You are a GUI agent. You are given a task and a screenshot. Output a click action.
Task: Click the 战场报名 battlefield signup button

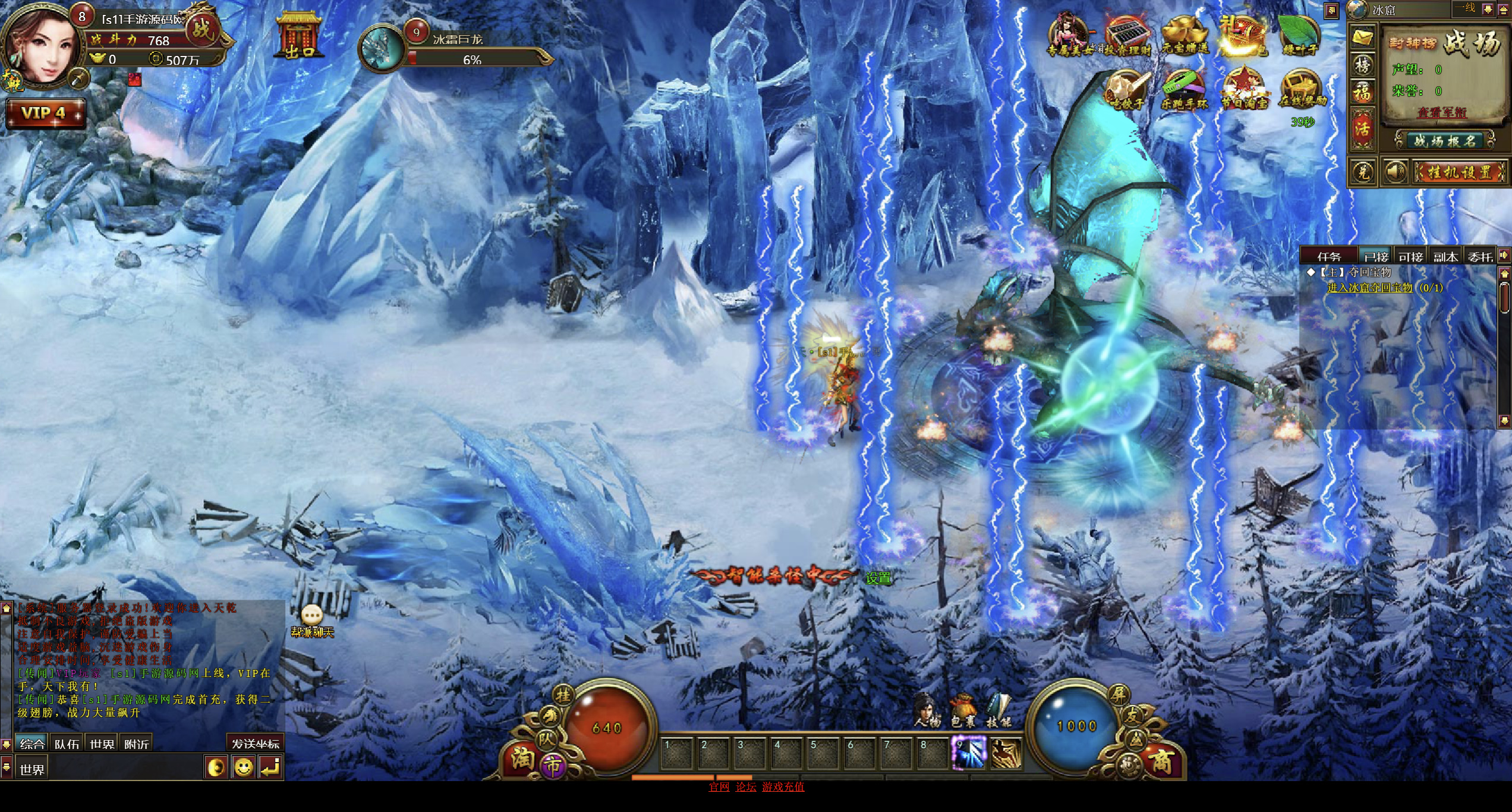click(1444, 141)
